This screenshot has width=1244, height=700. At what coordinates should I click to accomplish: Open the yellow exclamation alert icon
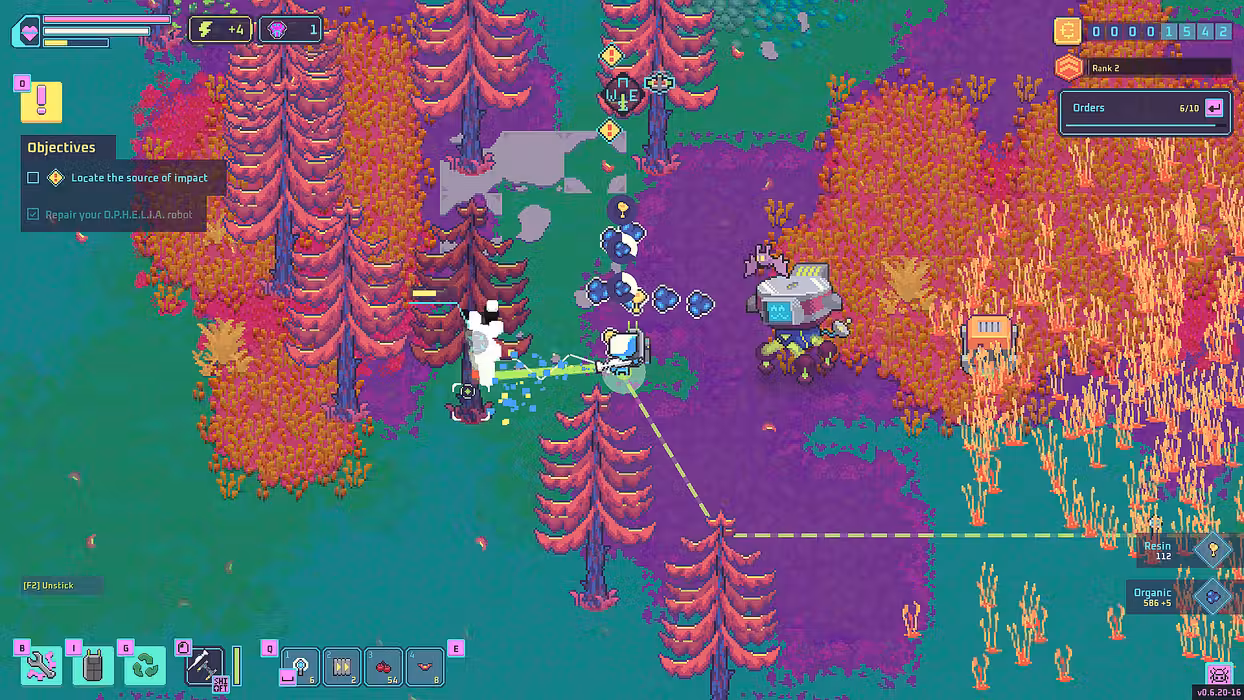pos(41,101)
